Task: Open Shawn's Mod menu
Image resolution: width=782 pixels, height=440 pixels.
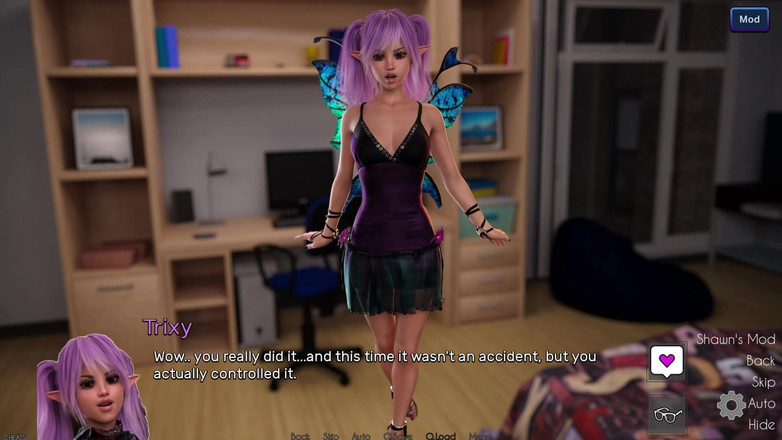Action: coord(735,339)
